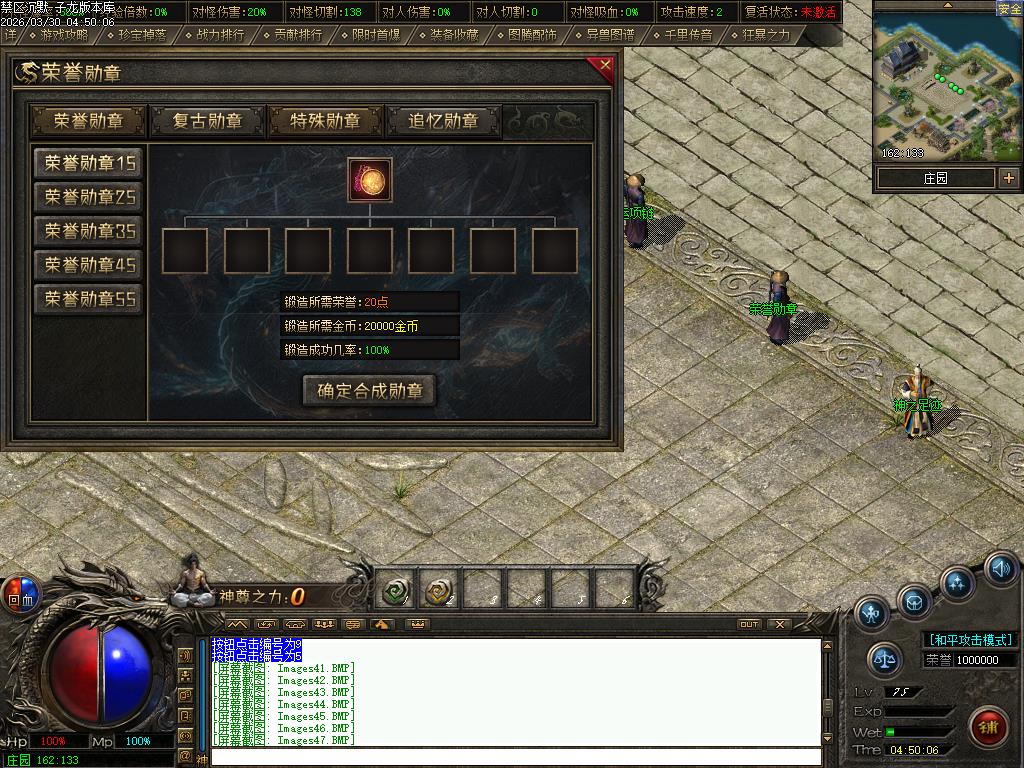Expand the map with the plus button
Image resolution: width=1024 pixels, height=768 pixels.
pyautogui.click(x=1008, y=178)
